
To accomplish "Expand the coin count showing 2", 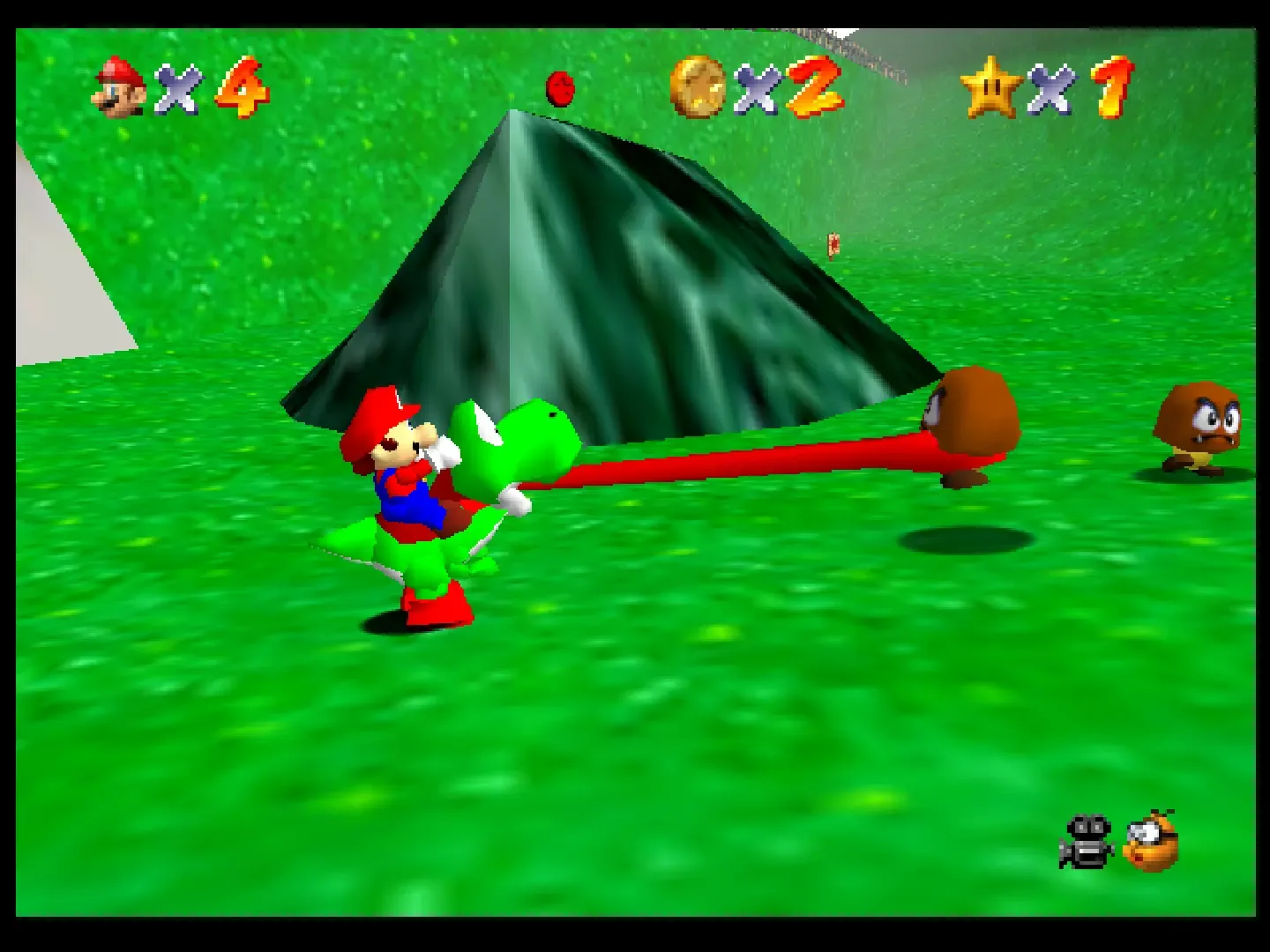I will (x=811, y=88).
